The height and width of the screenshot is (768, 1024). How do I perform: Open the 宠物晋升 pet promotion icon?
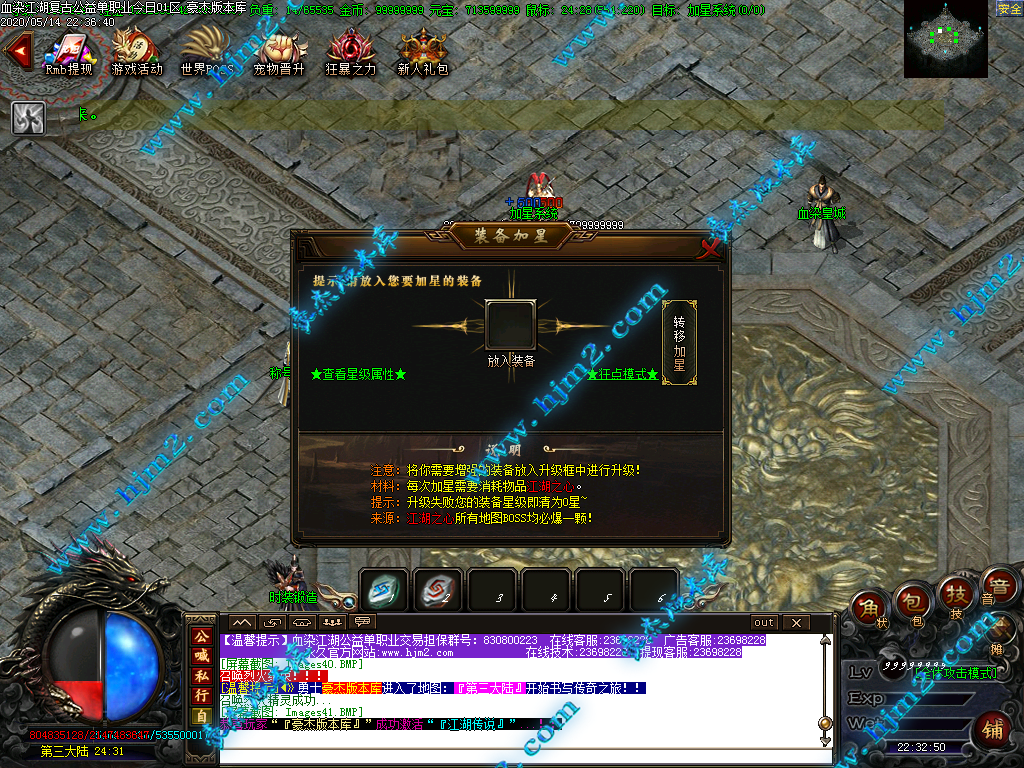click(x=278, y=52)
